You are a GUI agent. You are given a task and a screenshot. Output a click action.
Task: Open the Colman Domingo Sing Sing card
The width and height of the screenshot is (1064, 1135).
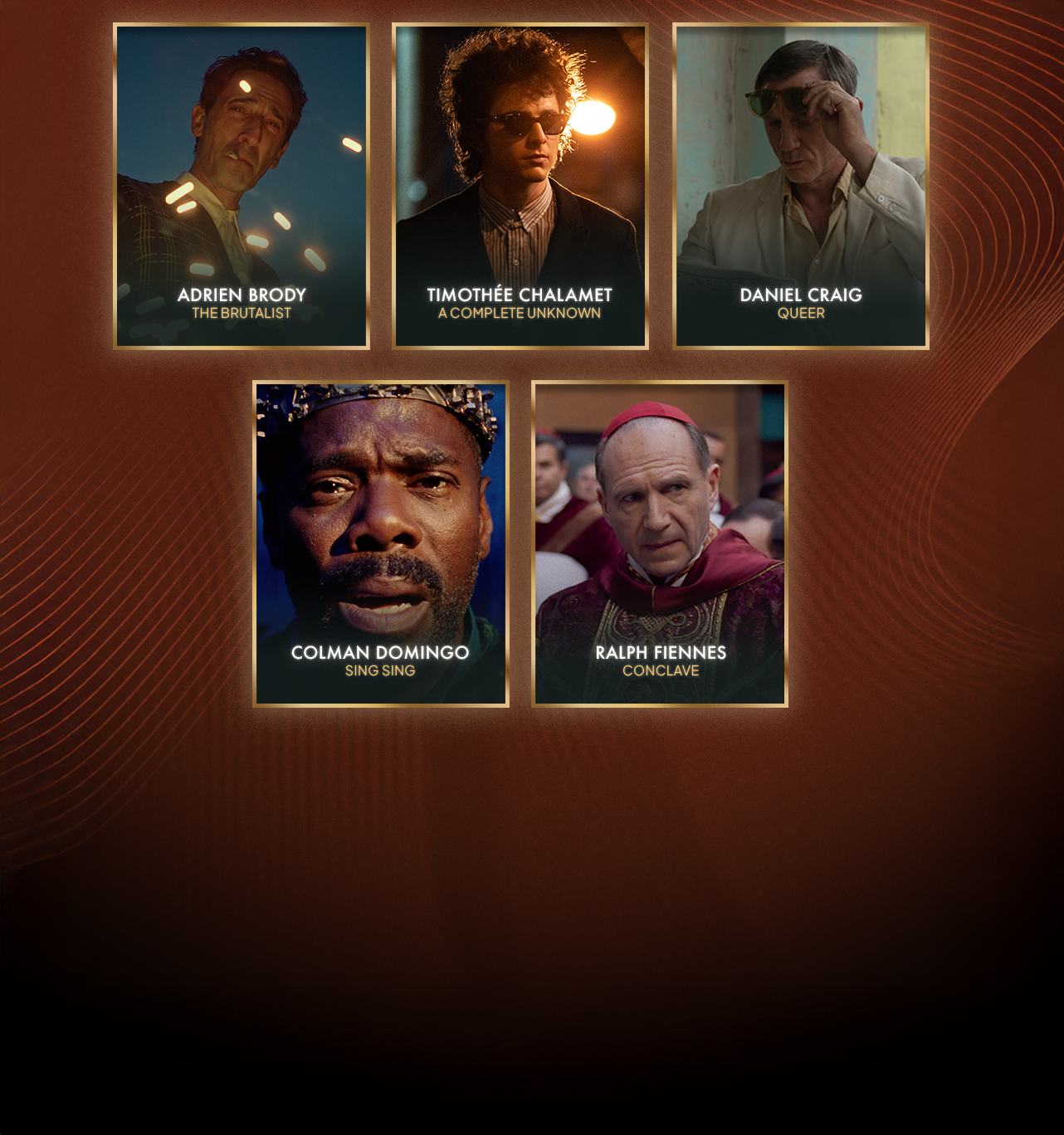point(381,543)
